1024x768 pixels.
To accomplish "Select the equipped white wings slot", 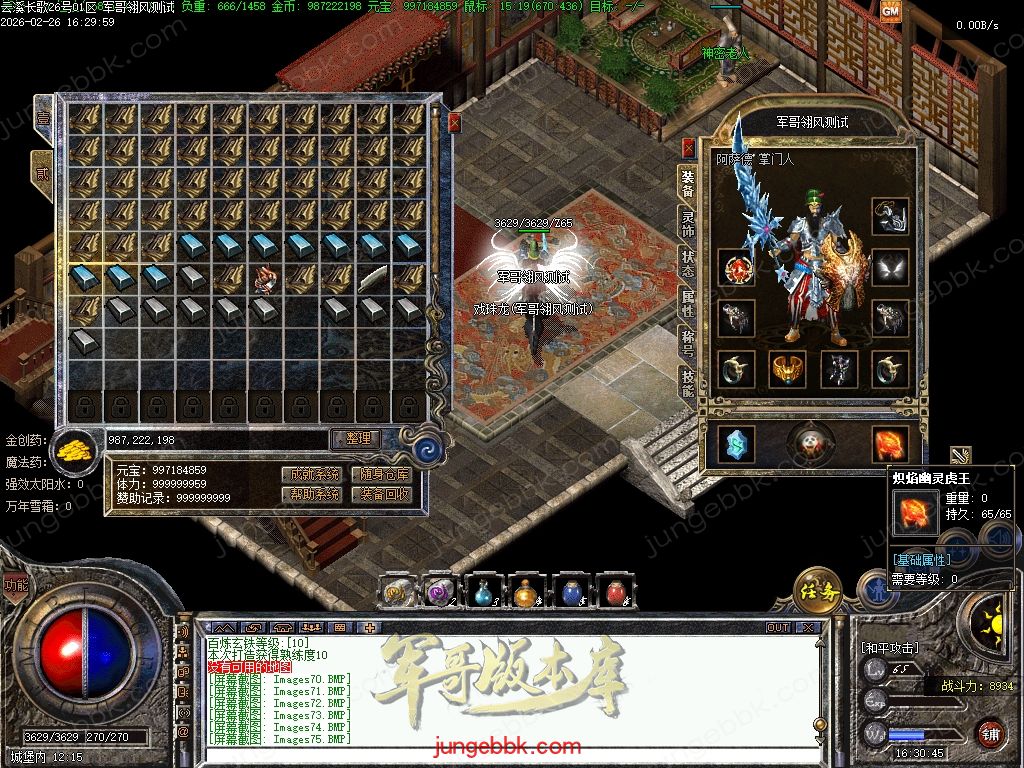I will tap(889, 267).
